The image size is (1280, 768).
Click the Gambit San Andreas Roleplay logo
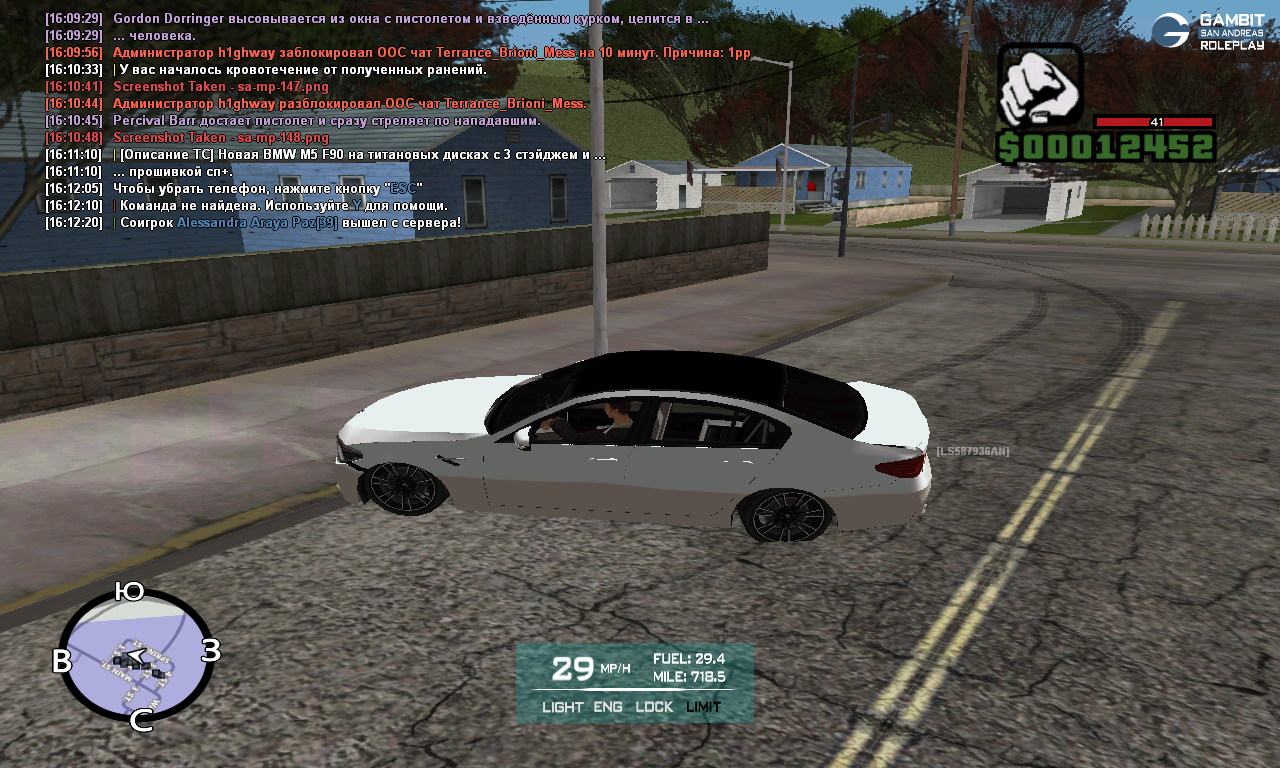coord(1207,31)
